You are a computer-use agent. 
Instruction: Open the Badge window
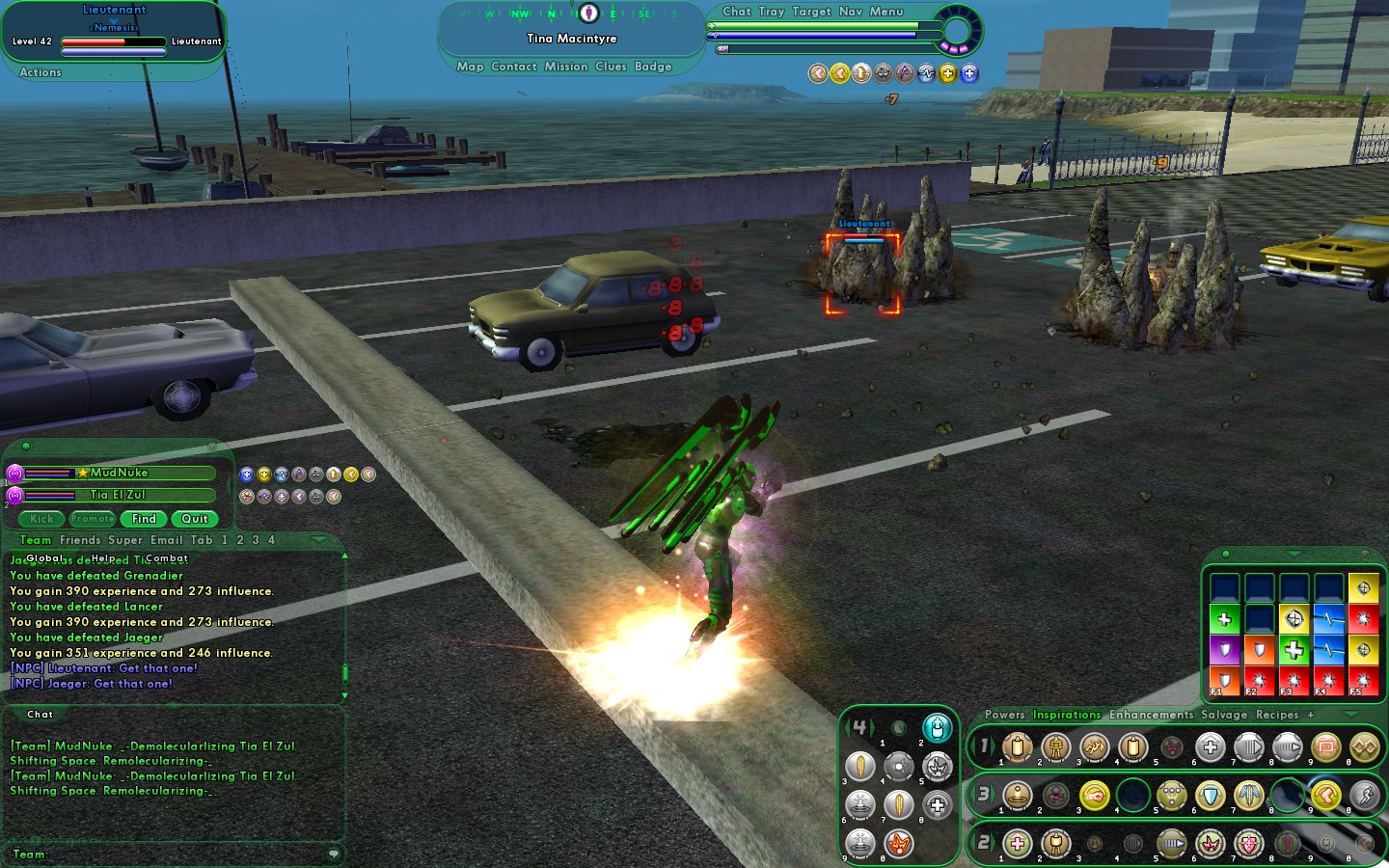click(x=653, y=67)
